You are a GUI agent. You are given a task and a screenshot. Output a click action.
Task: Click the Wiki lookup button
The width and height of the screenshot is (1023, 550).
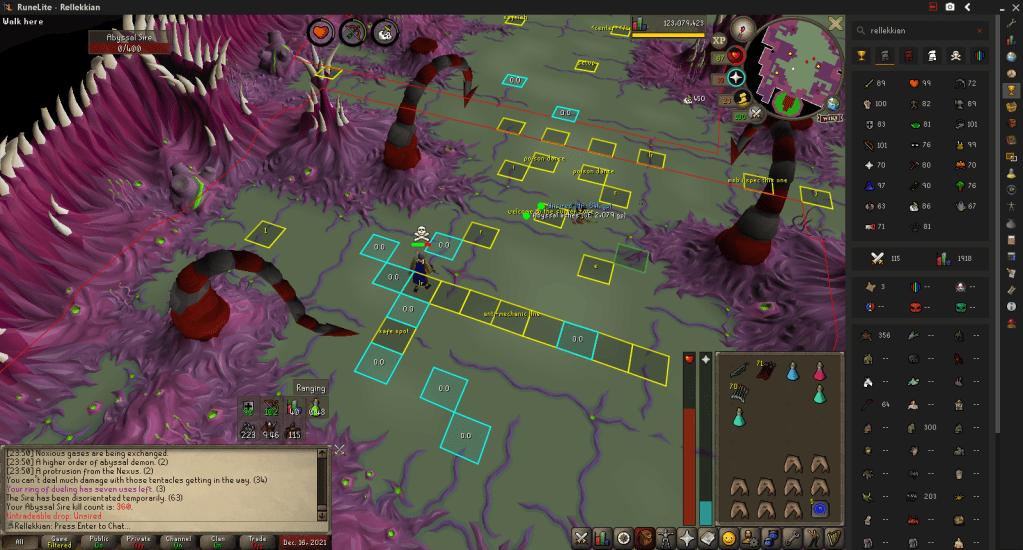(x=829, y=117)
